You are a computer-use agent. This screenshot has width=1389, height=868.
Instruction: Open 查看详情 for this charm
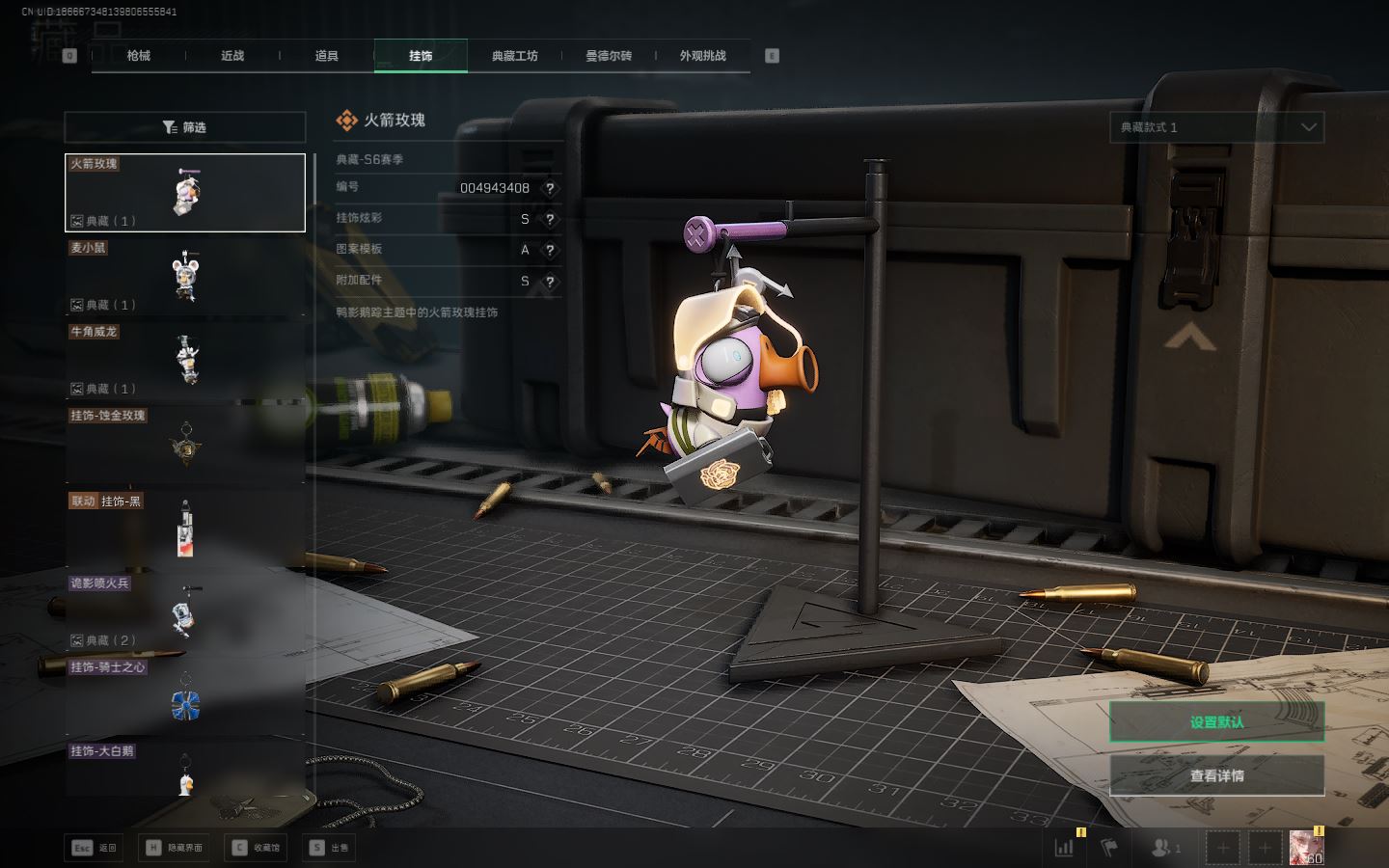pos(1216,775)
